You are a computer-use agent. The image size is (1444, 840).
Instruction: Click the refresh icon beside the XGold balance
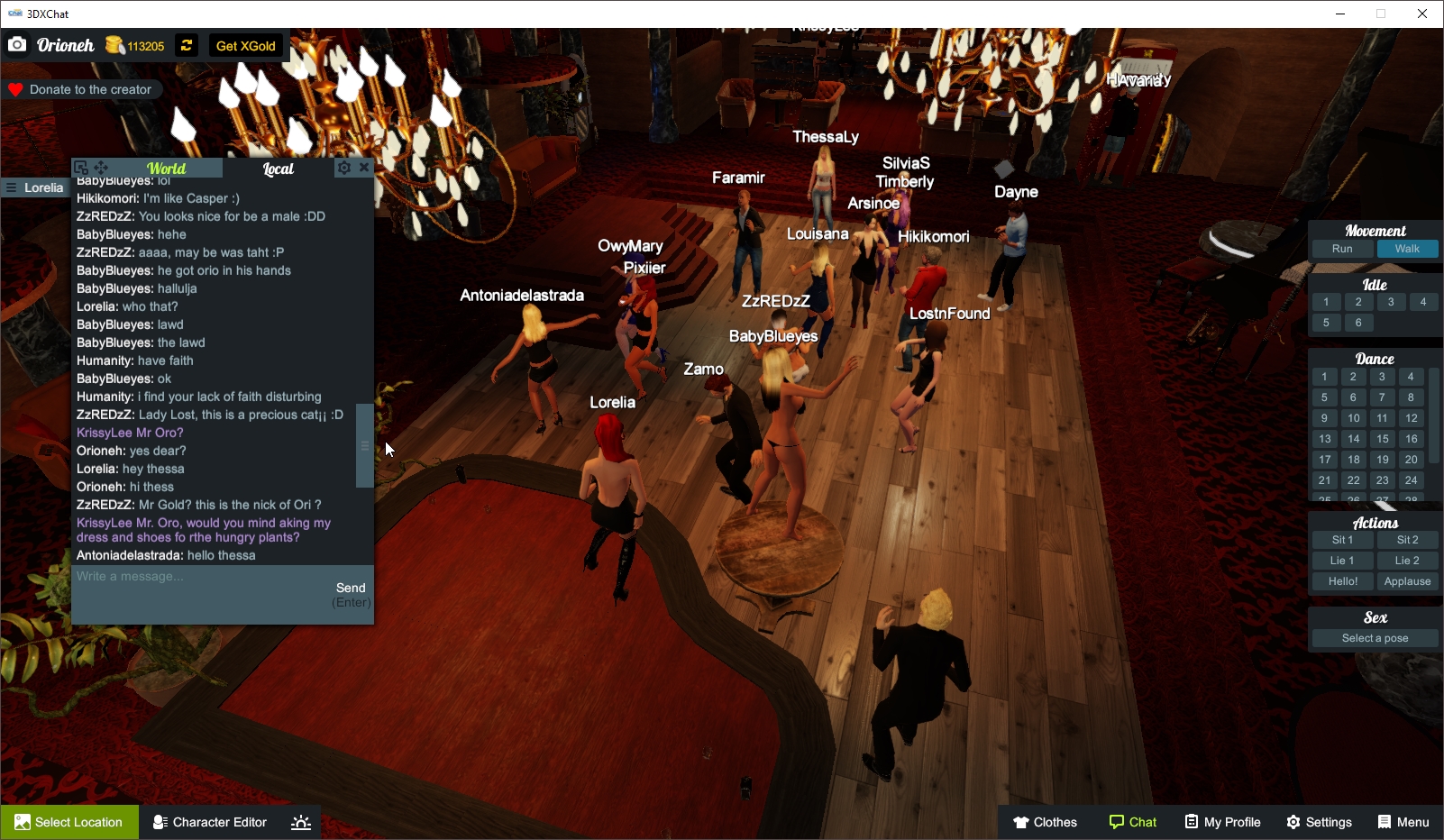(186, 45)
